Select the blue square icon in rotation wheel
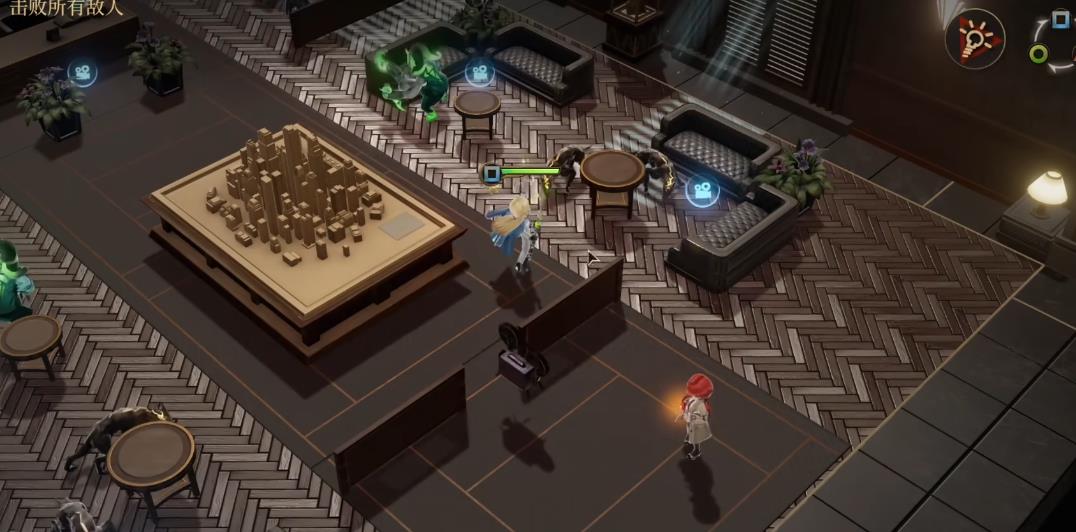The width and height of the screenshot is (1076, 532). pyautogui.click(x=1060, y=19)
